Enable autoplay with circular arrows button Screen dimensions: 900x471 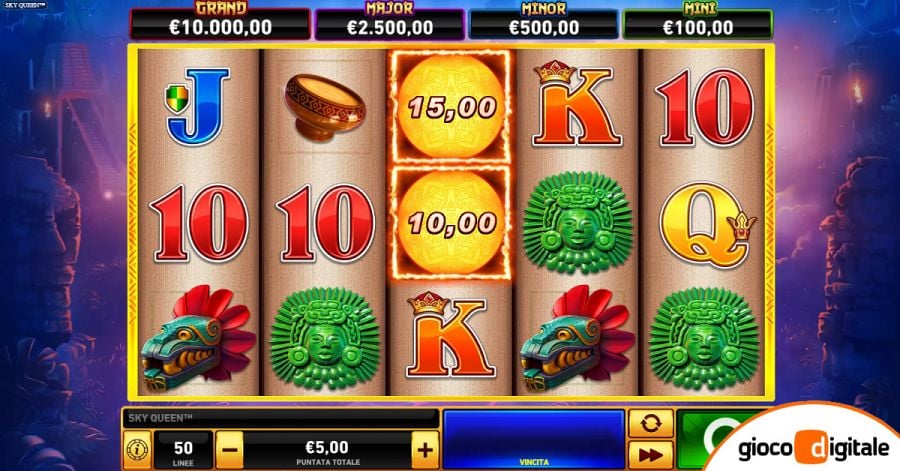[649, 424]
